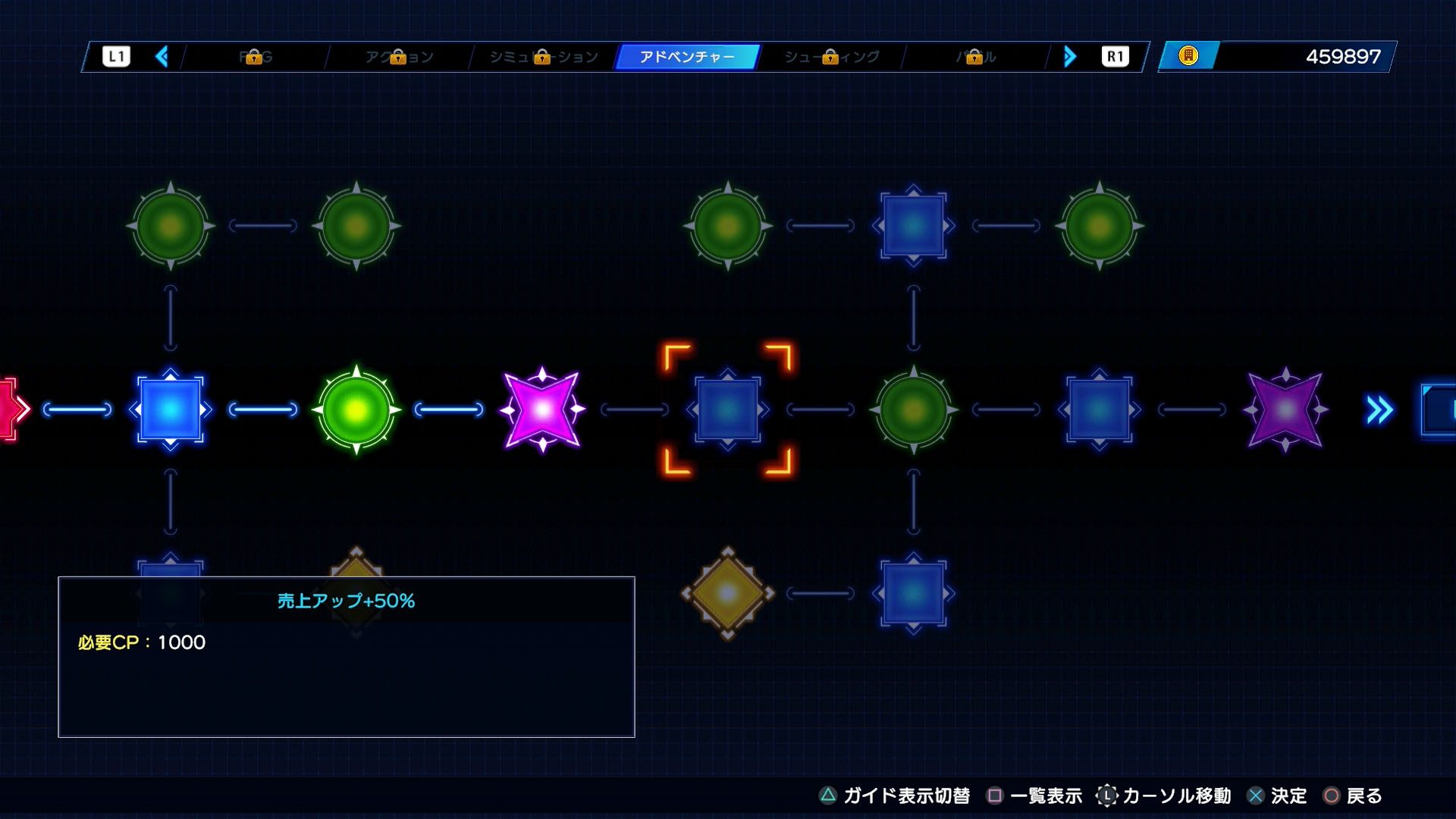This screenshot has width=1456, height=819.
Task: Click the left arrow beside the genre tabs
Action: click(x=162, y=57)
